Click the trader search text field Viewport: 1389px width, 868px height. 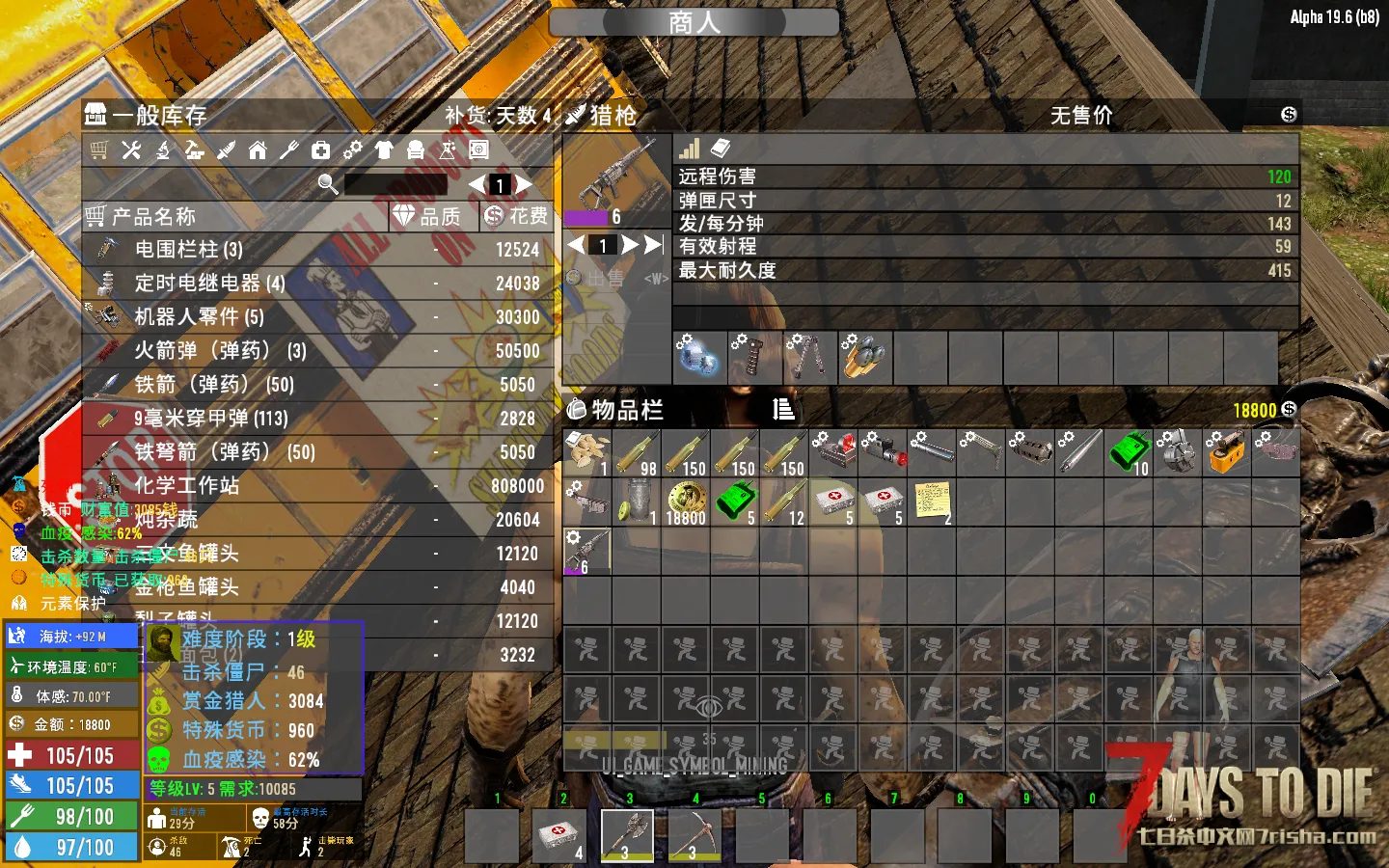(395, 184)
